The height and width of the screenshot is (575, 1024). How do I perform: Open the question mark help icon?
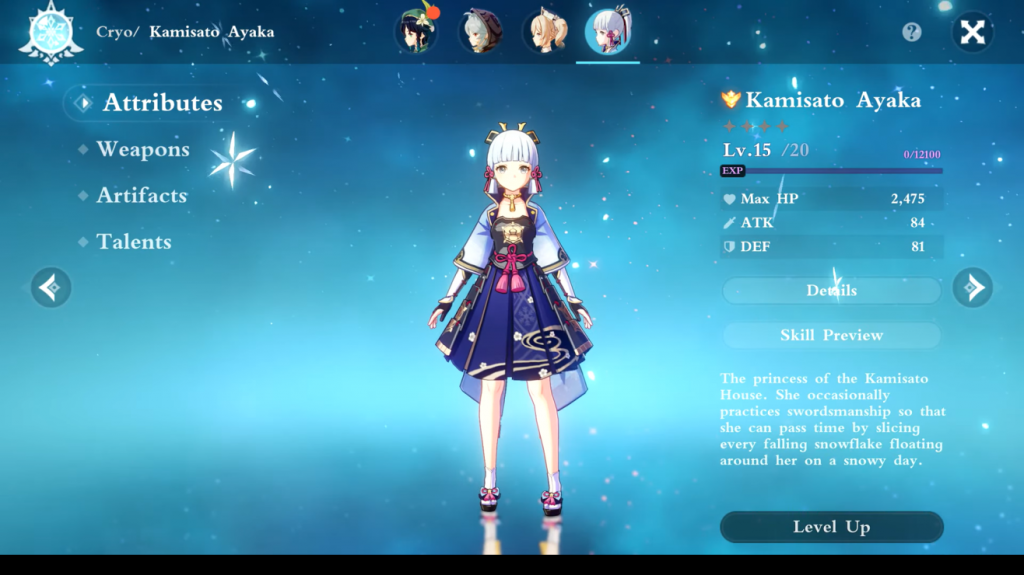pos(911,32)
